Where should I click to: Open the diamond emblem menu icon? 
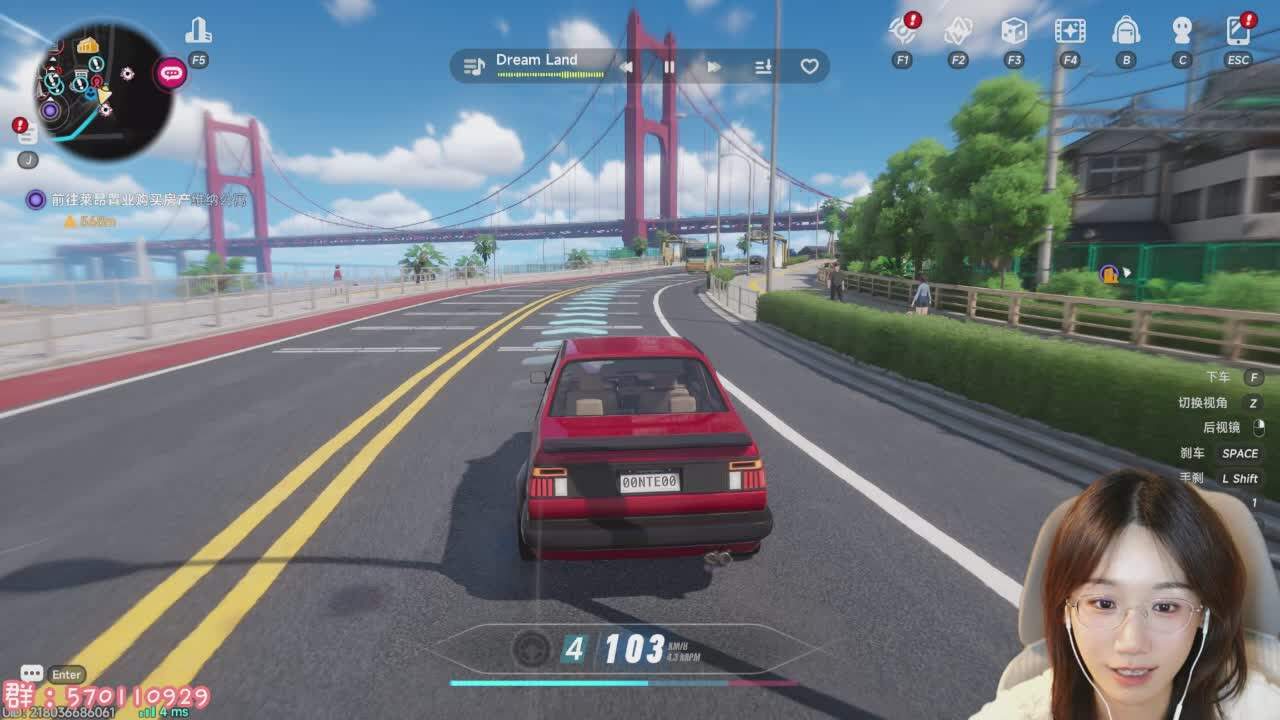[x=958, y=32]
